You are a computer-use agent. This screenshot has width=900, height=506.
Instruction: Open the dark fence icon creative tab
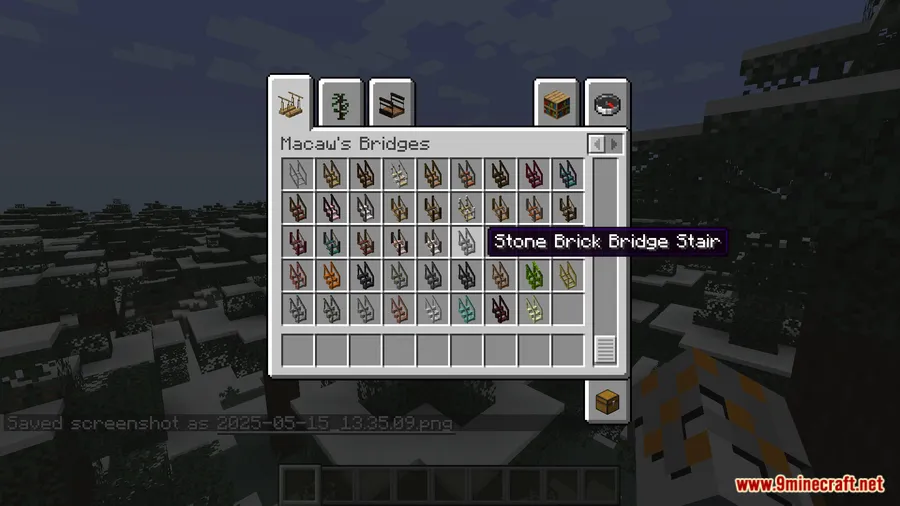point(392,103)
